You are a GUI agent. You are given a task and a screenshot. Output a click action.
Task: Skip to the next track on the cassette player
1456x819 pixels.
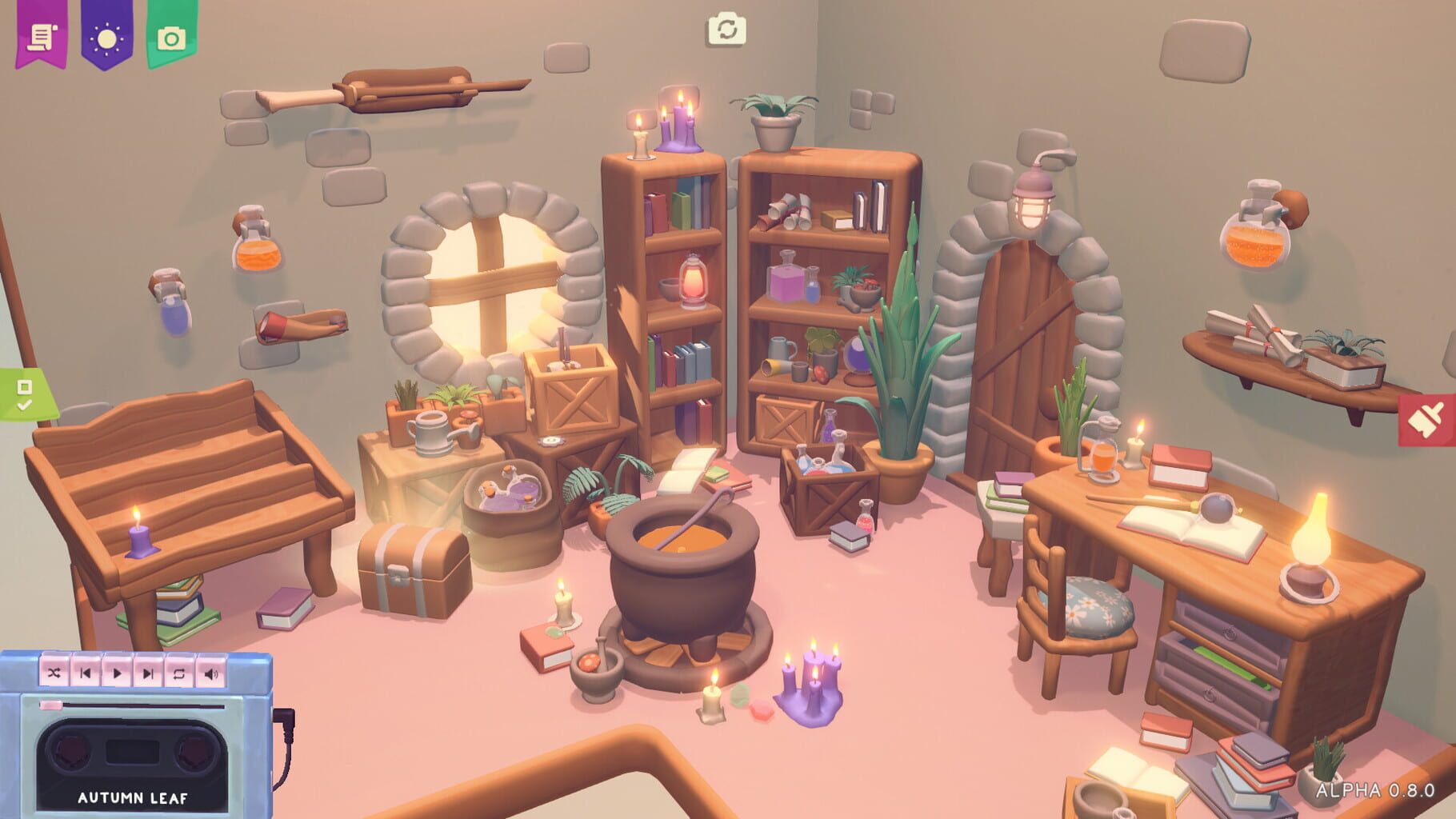coord(147,674)
